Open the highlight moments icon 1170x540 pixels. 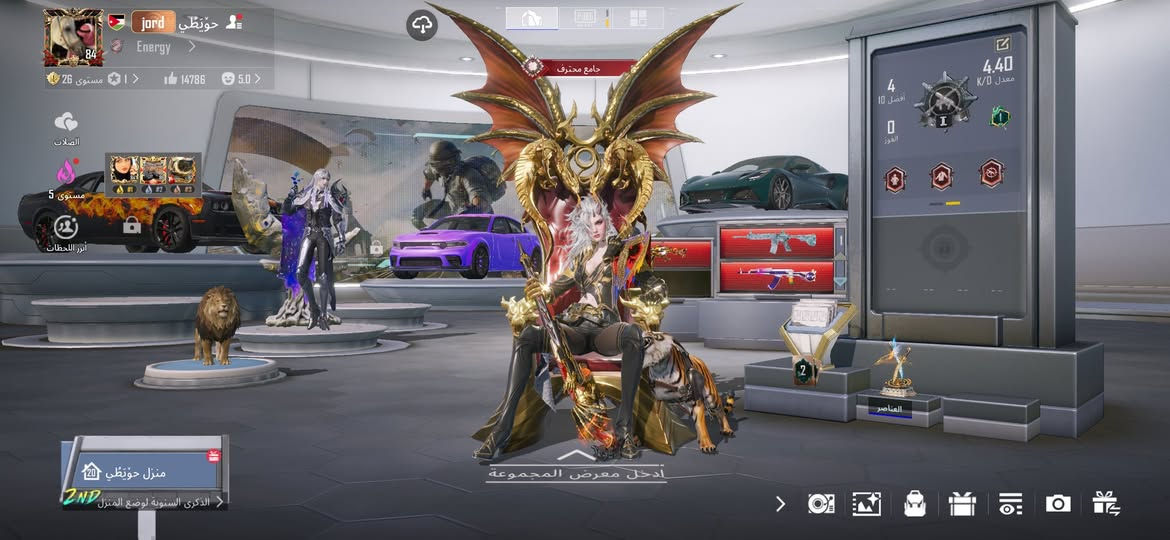[x=66, y=229]
